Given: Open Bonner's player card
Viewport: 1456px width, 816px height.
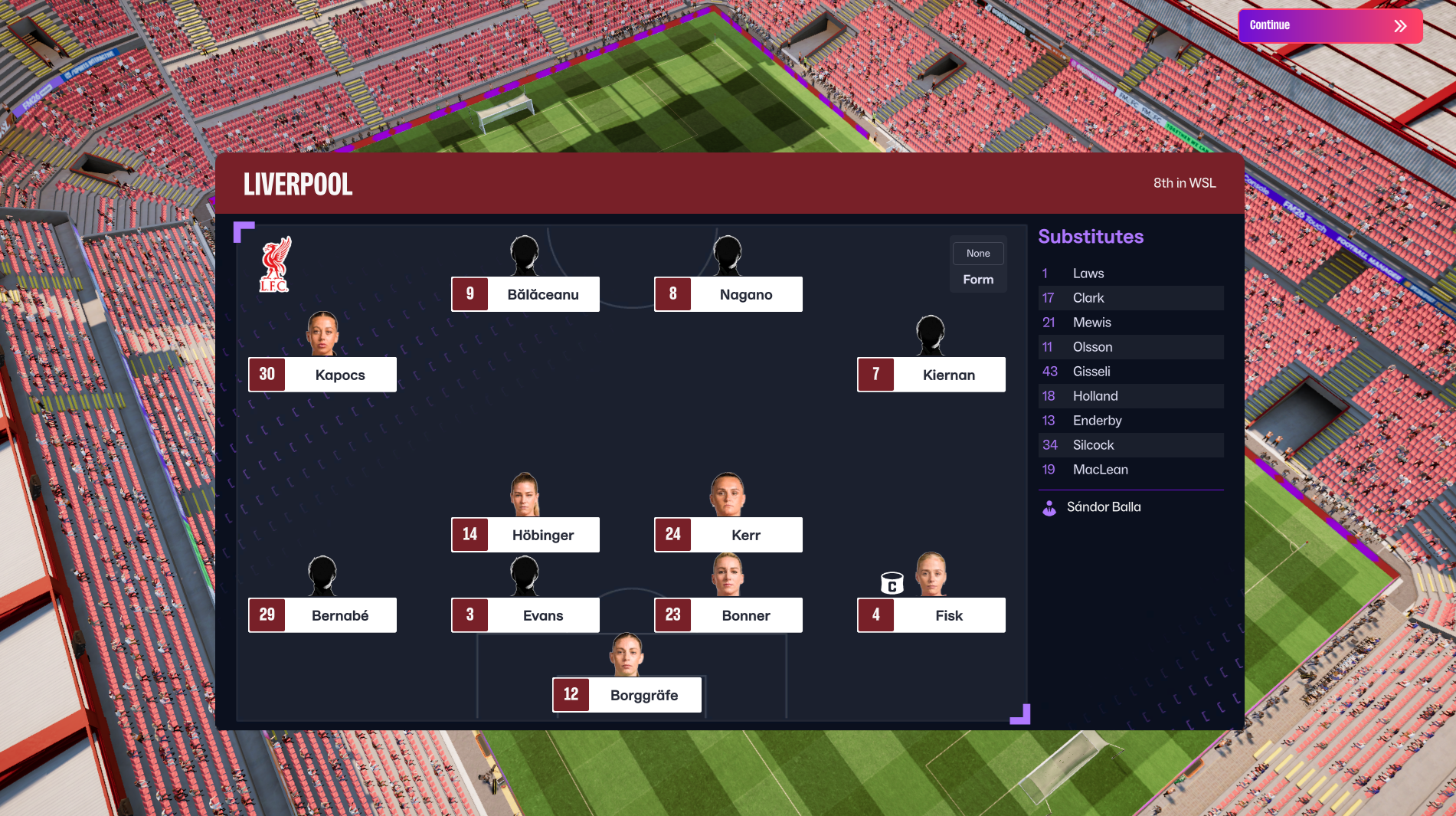Looking at the screenshot, I should [728, 615].
